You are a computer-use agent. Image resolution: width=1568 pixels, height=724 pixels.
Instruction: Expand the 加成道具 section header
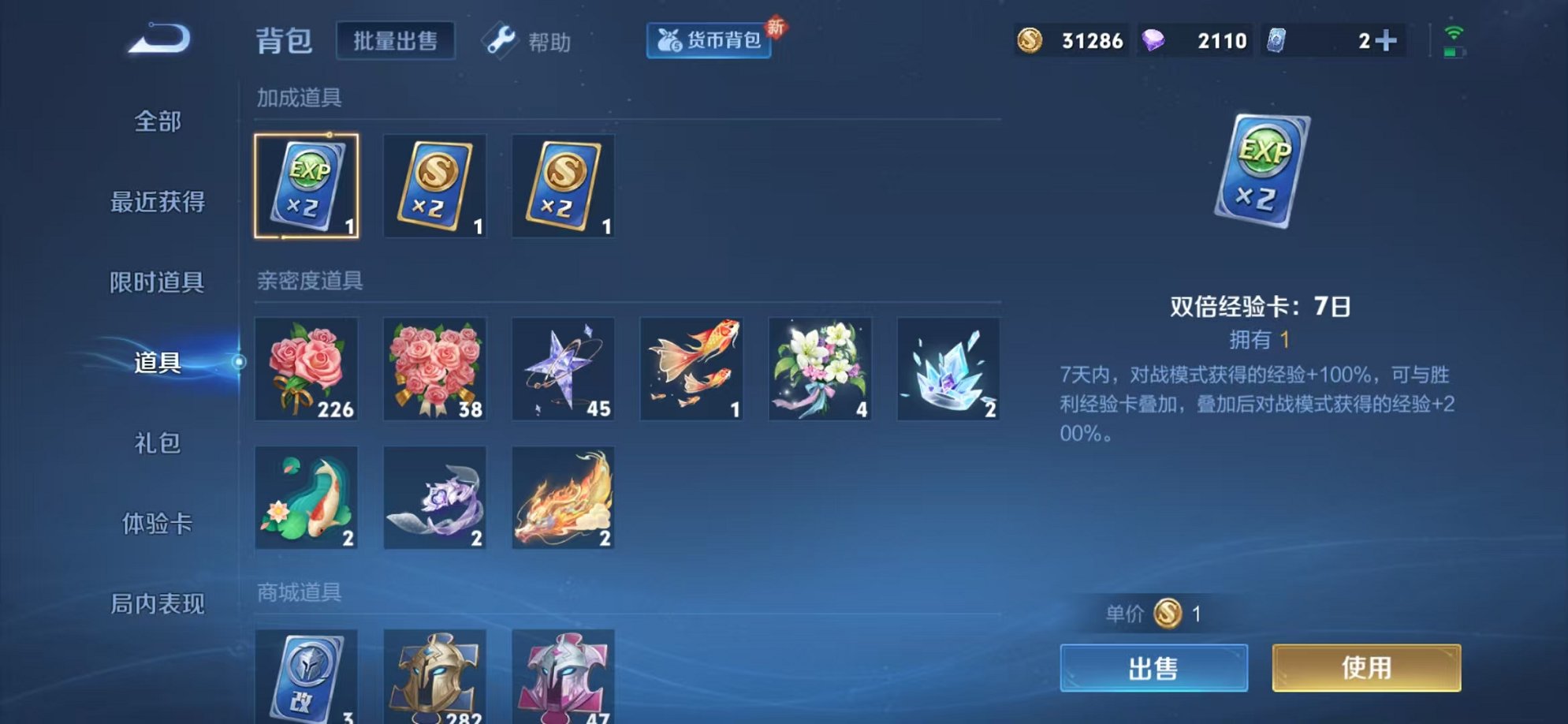click(300, 96)
